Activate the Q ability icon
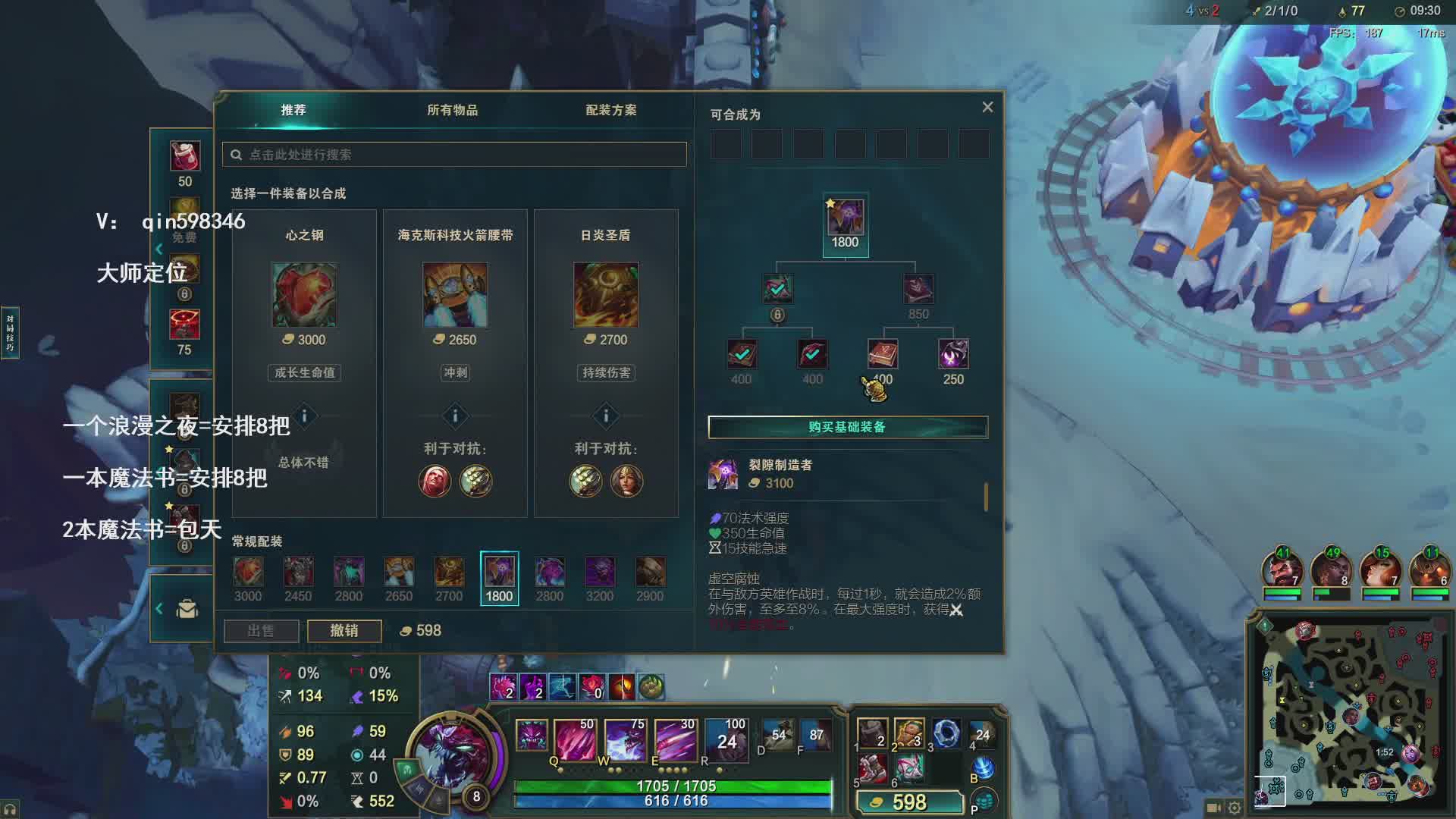Image resolution: width=1456 pixels, height=819 pixels. (x=575, y=739)
